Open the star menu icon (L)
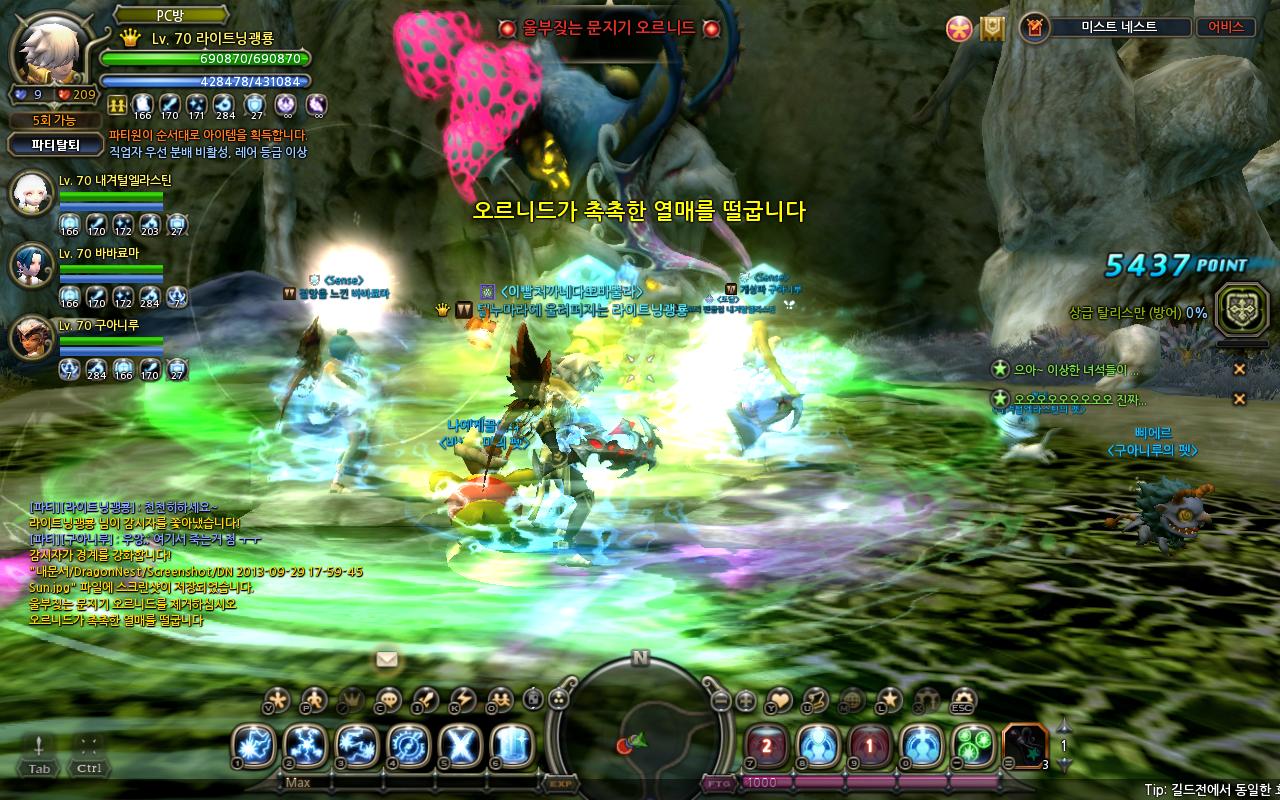Image resolution: width=1280 pixels, height=800 pixels. (x=889, y=699)
